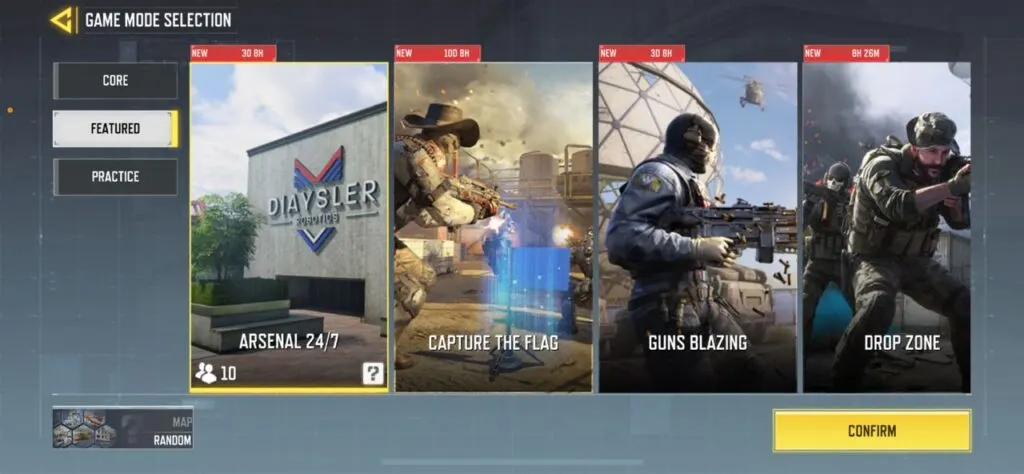Open the Practice tab
This screenshot has width=1024, height=474.
tap(115, 177)
